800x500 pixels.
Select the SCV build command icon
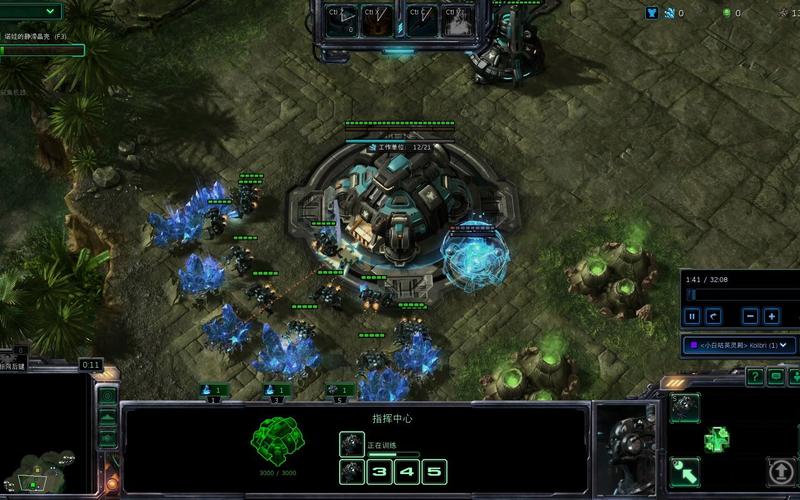[685, 406]
